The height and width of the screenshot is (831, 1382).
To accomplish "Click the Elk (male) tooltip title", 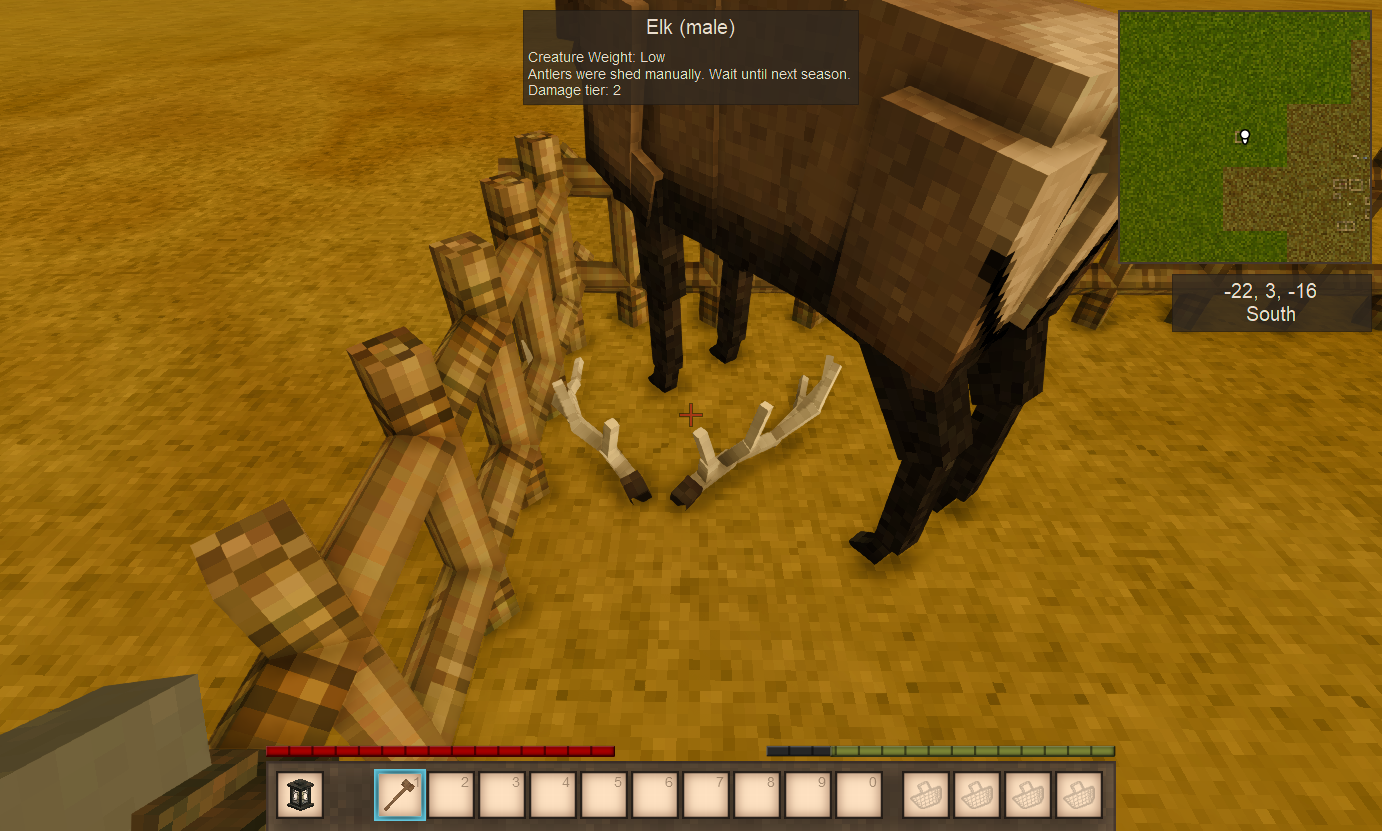I will [690, 27].
